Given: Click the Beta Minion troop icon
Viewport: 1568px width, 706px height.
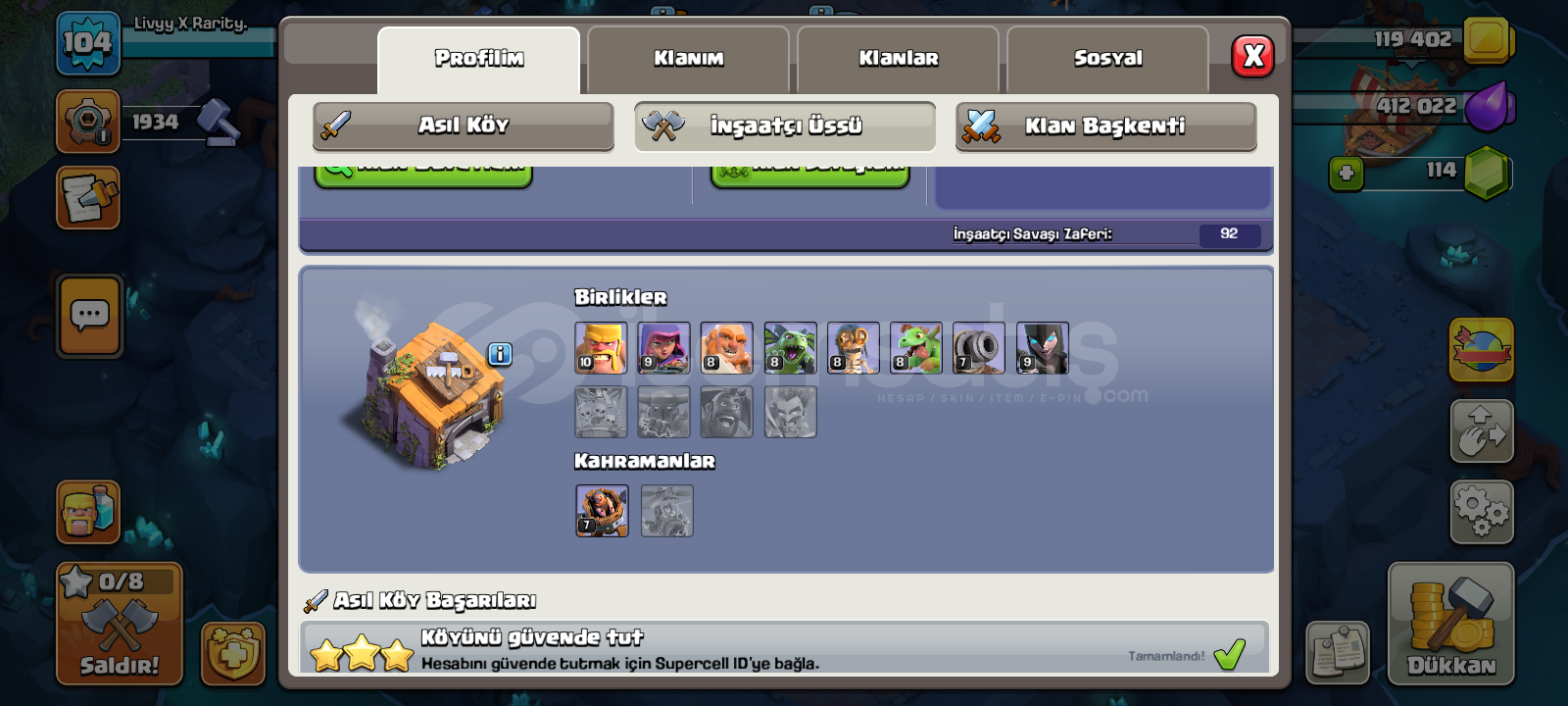Looking at the screenshot, I should tap(790, 348).
